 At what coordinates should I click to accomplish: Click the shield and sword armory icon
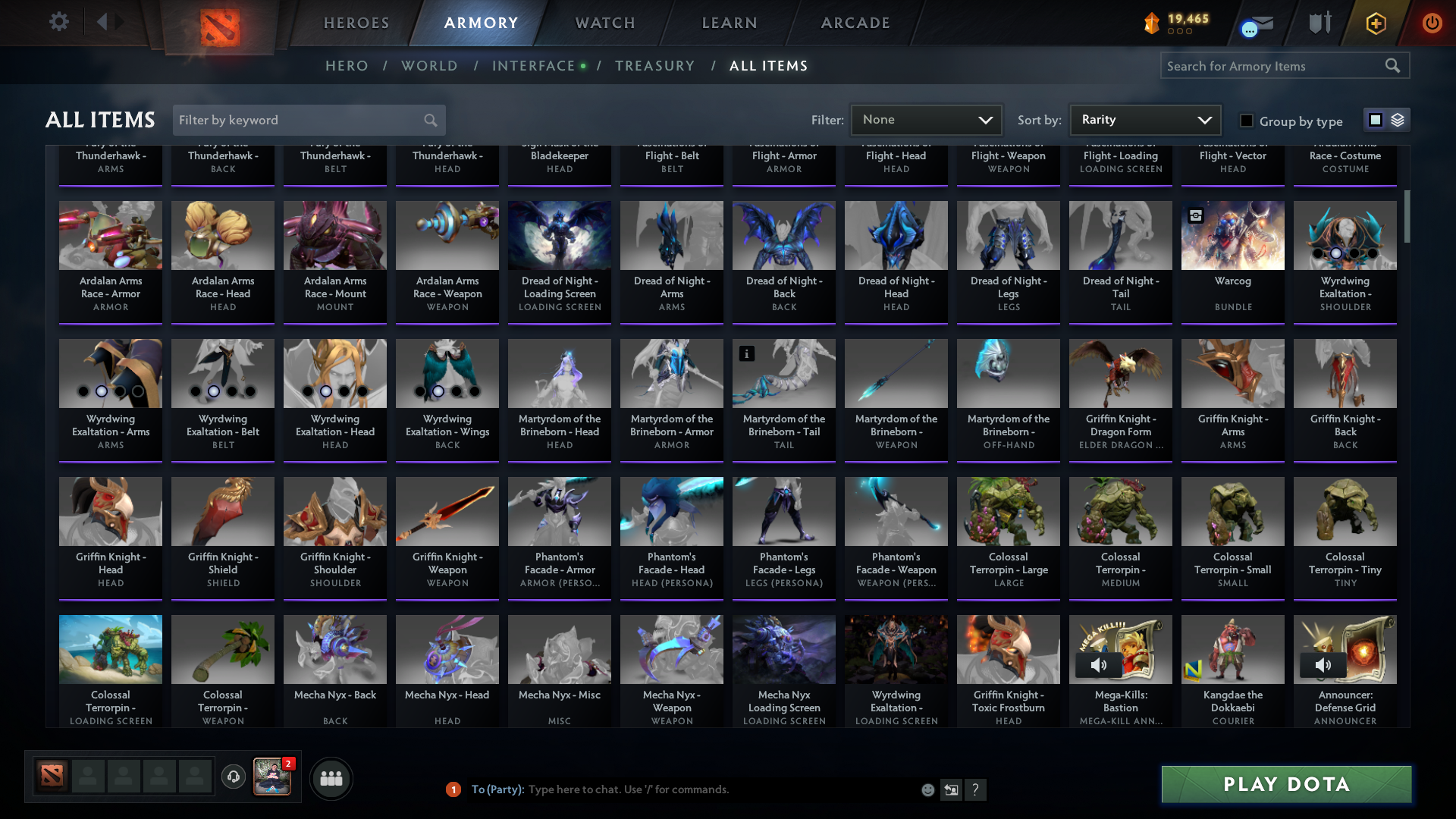(1319, 24)
